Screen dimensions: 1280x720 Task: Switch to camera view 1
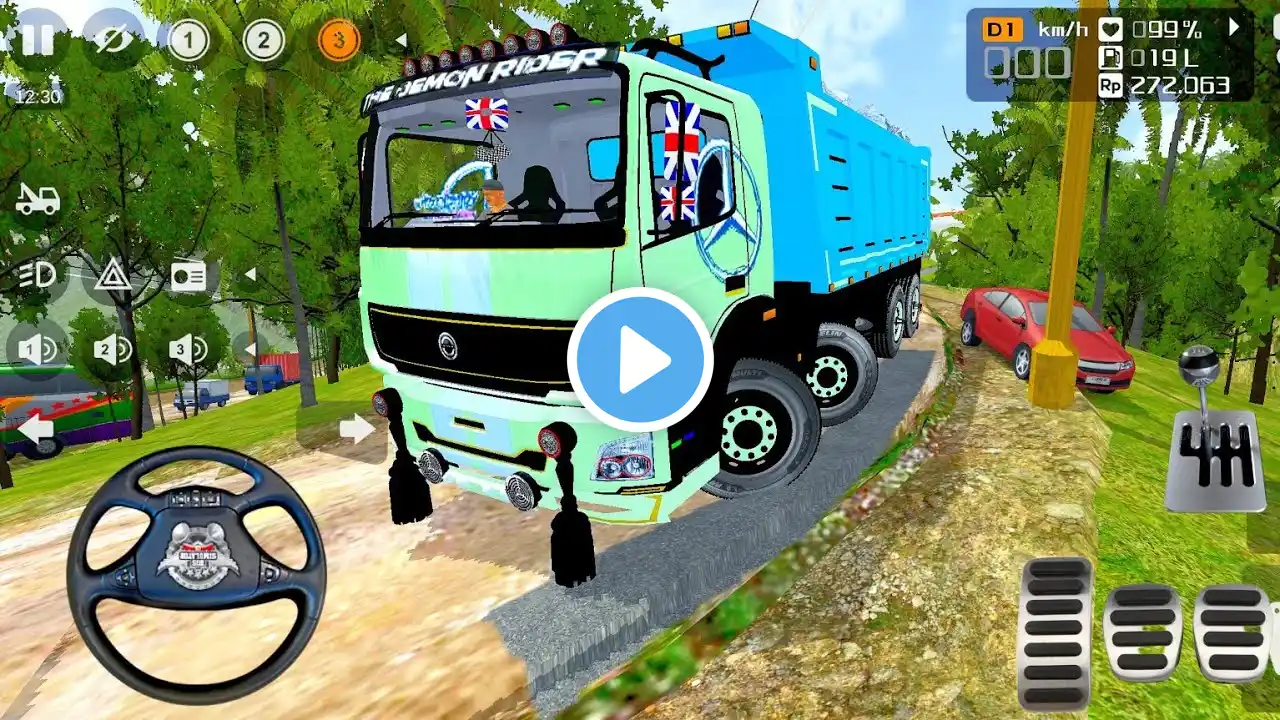[188, 41]
